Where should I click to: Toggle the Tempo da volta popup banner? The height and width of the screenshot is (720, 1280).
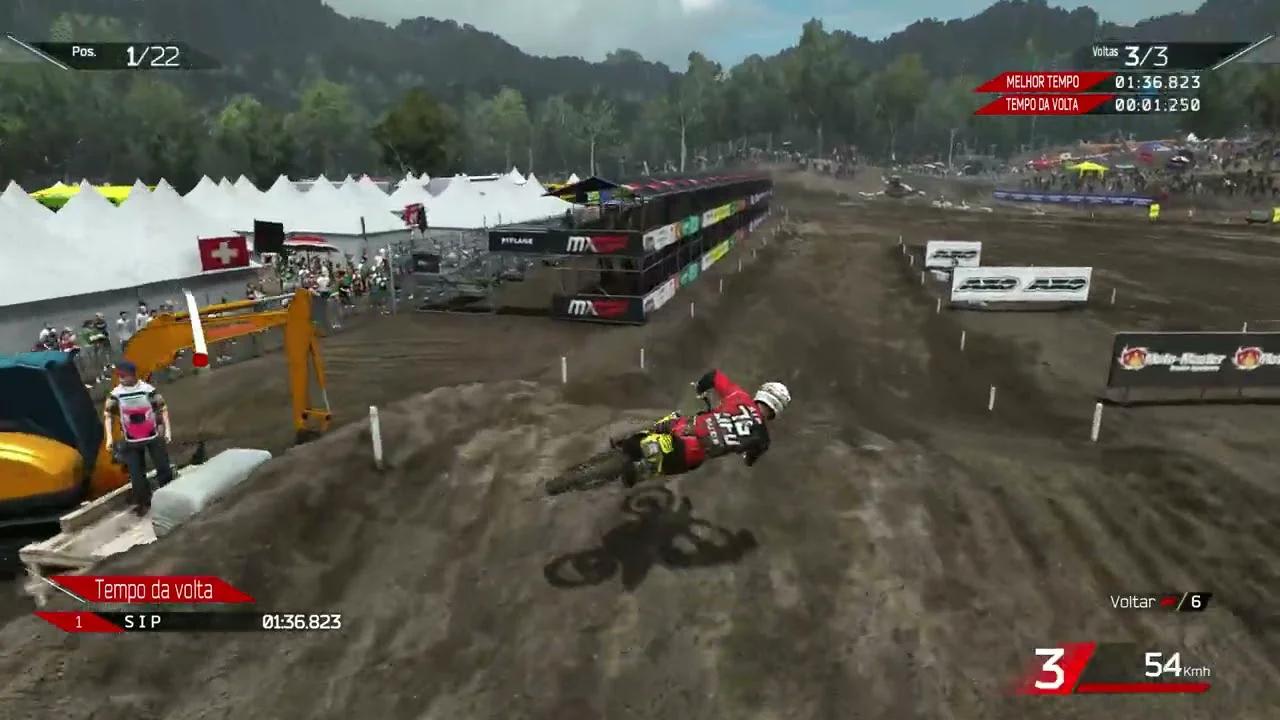(x=153, y=590)
